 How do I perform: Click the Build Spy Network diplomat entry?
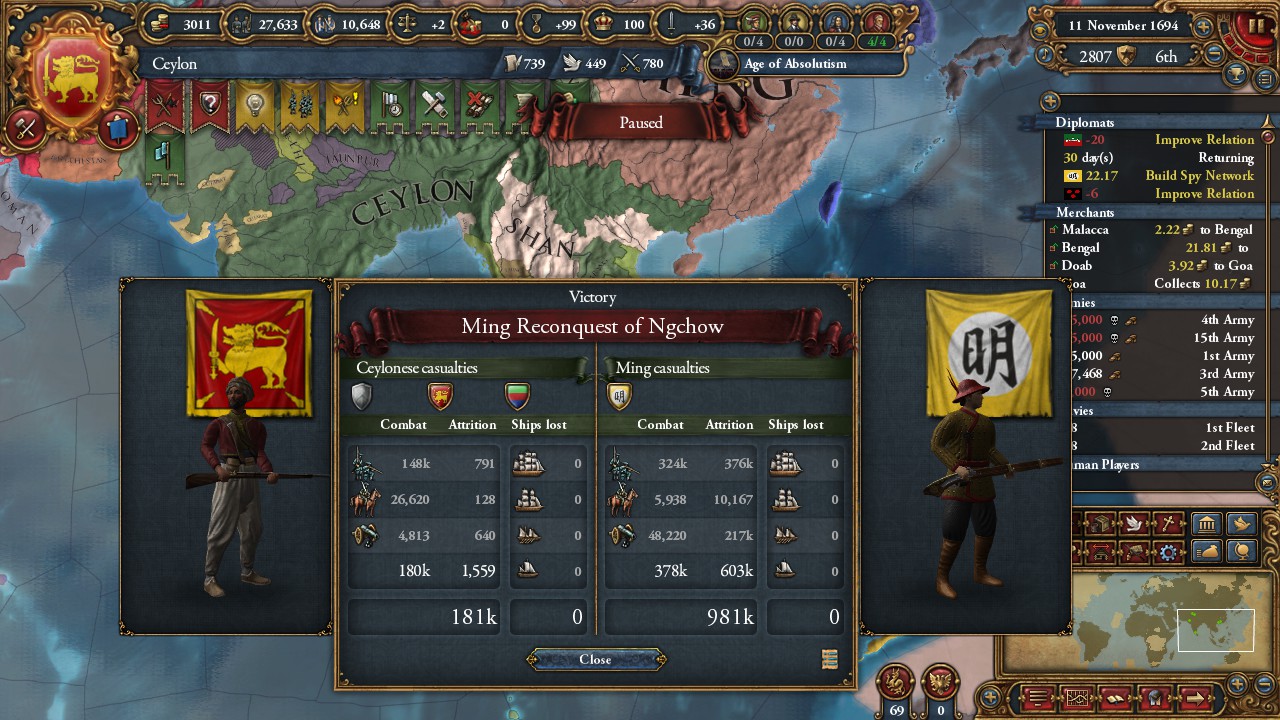click(x=1200, y=175)
